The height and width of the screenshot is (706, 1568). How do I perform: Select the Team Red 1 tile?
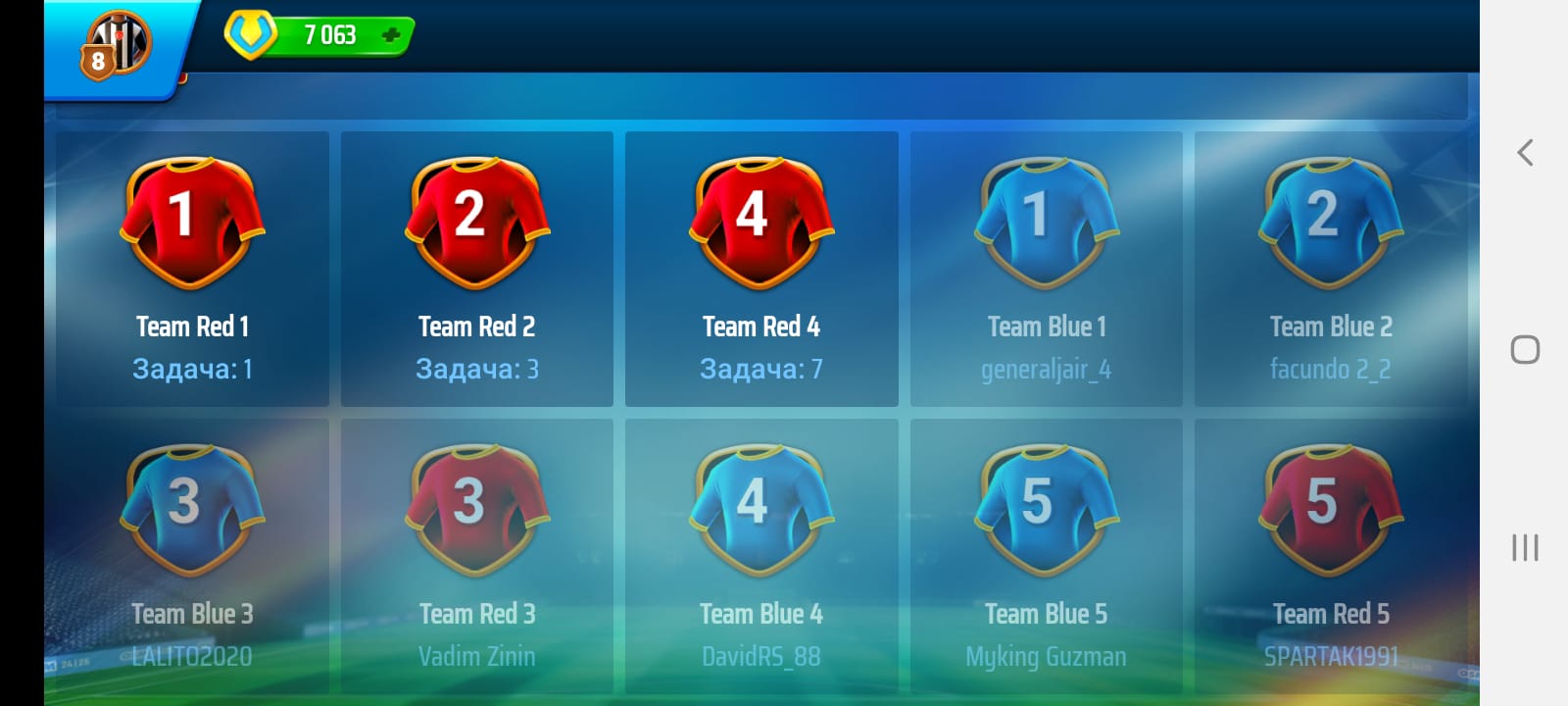click(x=192, y=268)
